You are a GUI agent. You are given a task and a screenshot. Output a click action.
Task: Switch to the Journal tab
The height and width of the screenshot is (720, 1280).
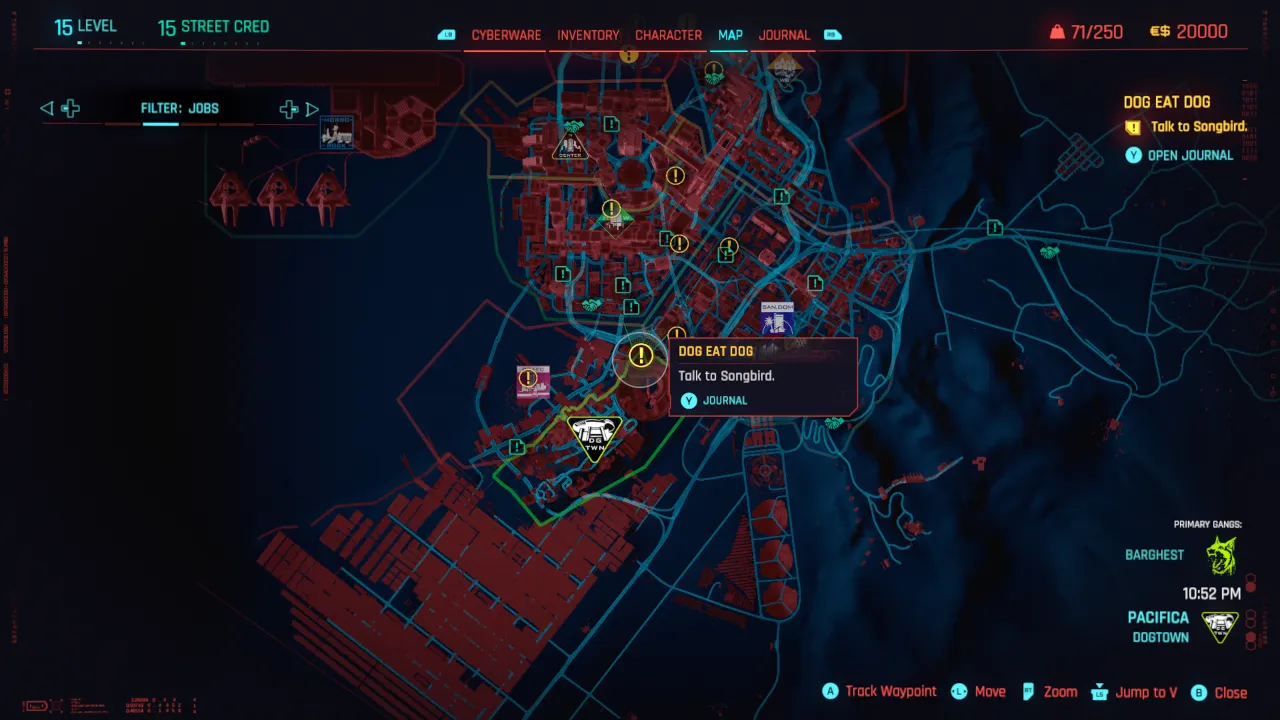[x=783, y=34]
